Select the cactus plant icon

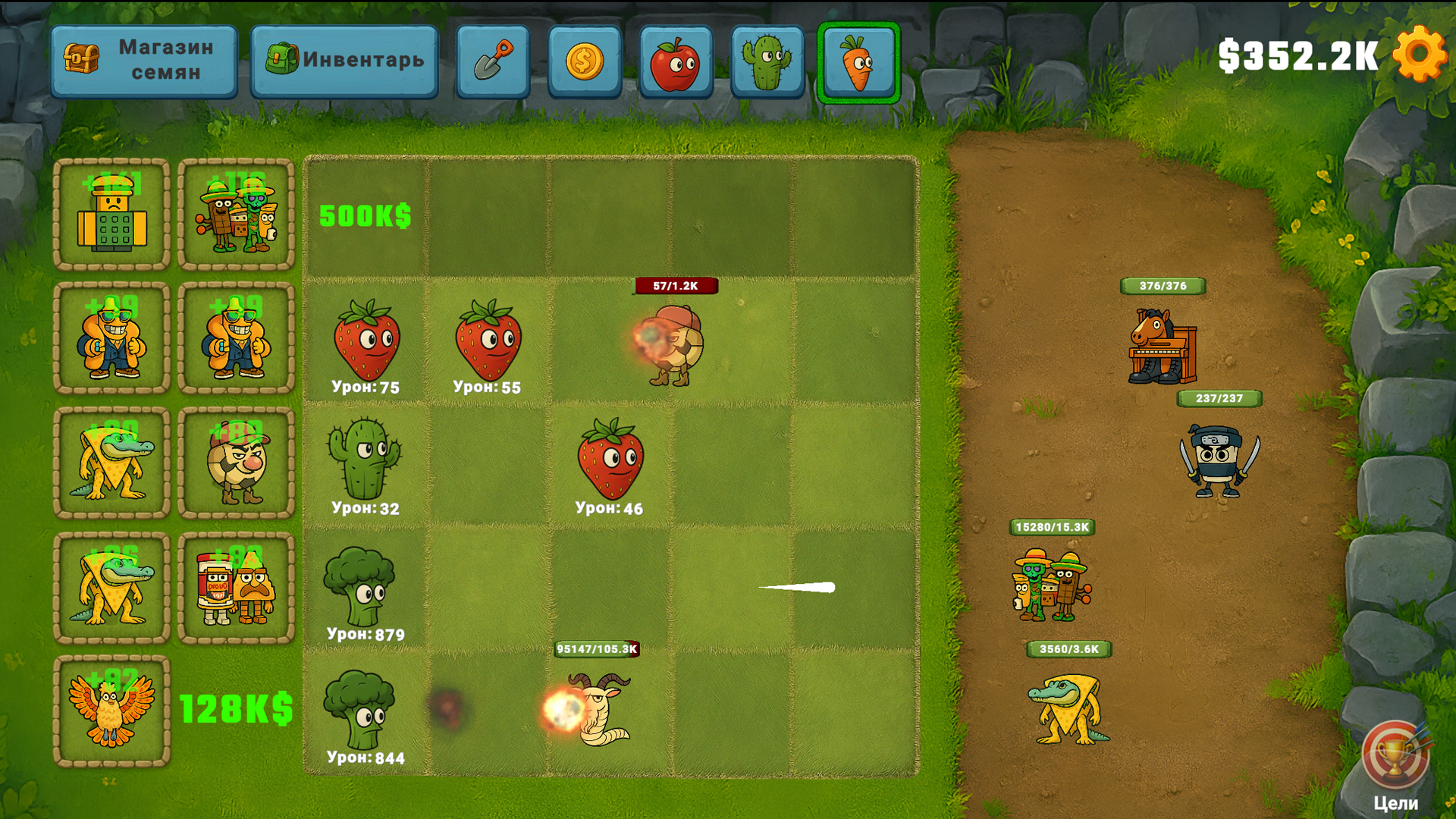coord(768,61)
